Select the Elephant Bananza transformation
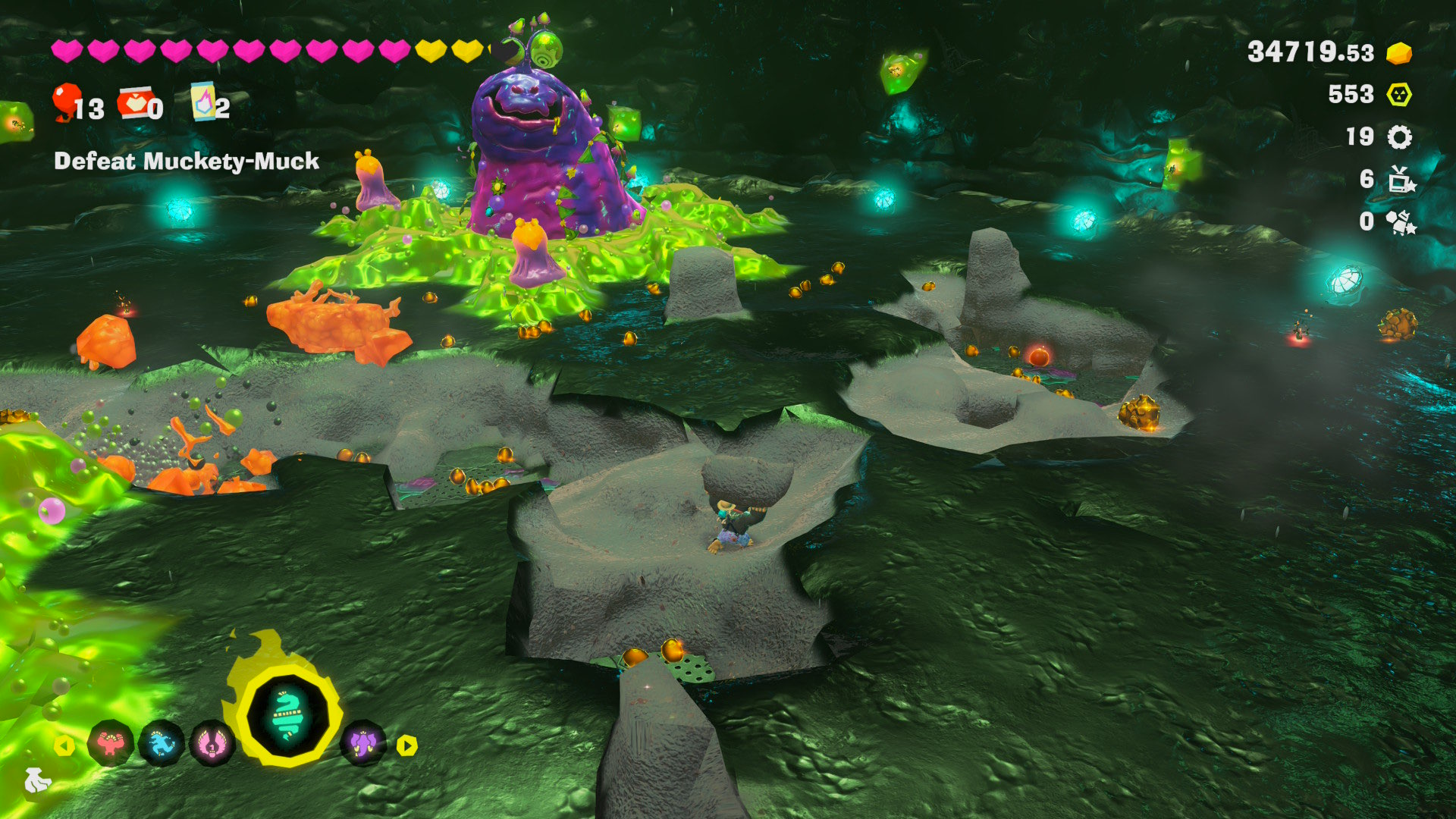1456x819 pixels. [363, 745]
